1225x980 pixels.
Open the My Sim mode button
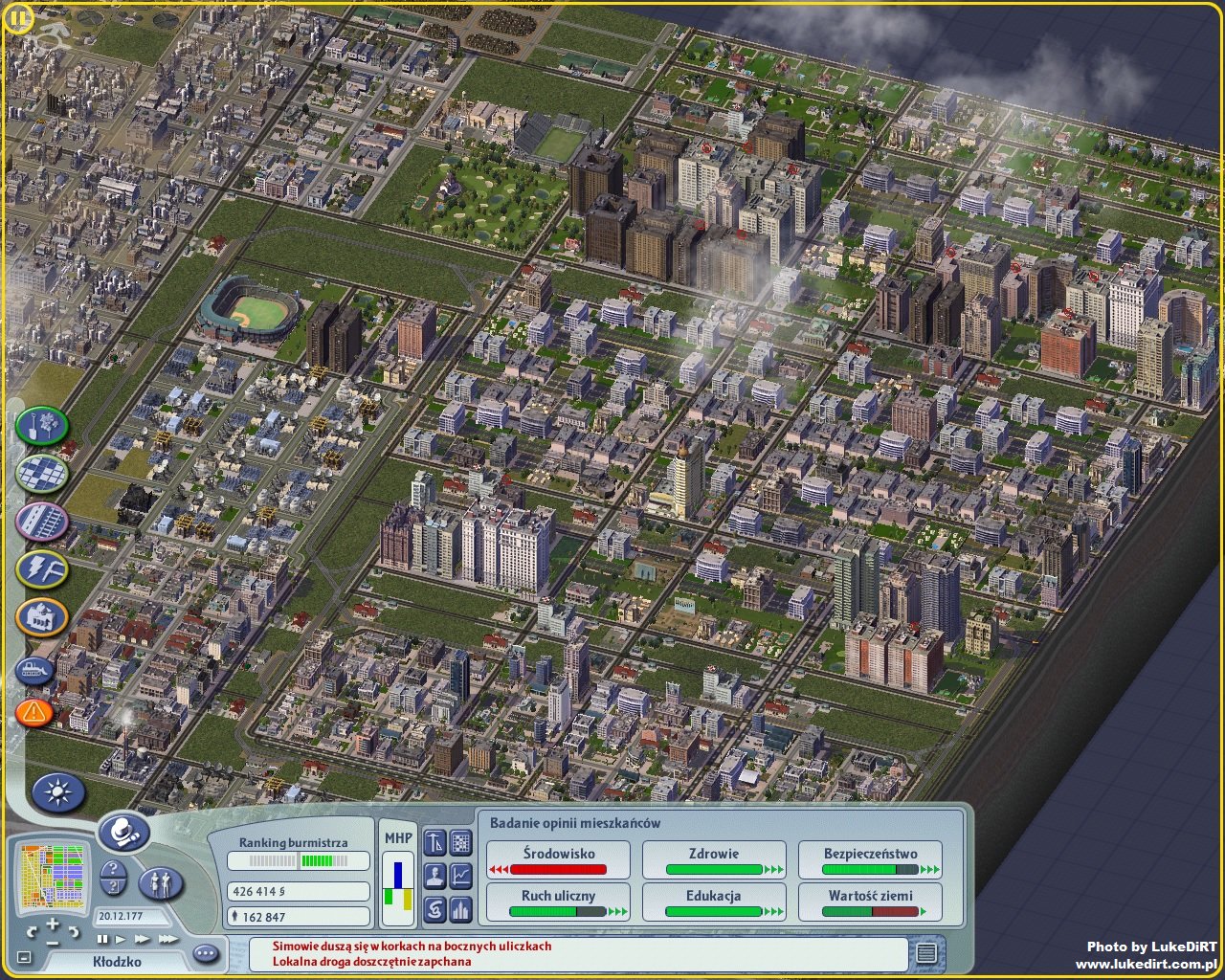coord(161,882)
